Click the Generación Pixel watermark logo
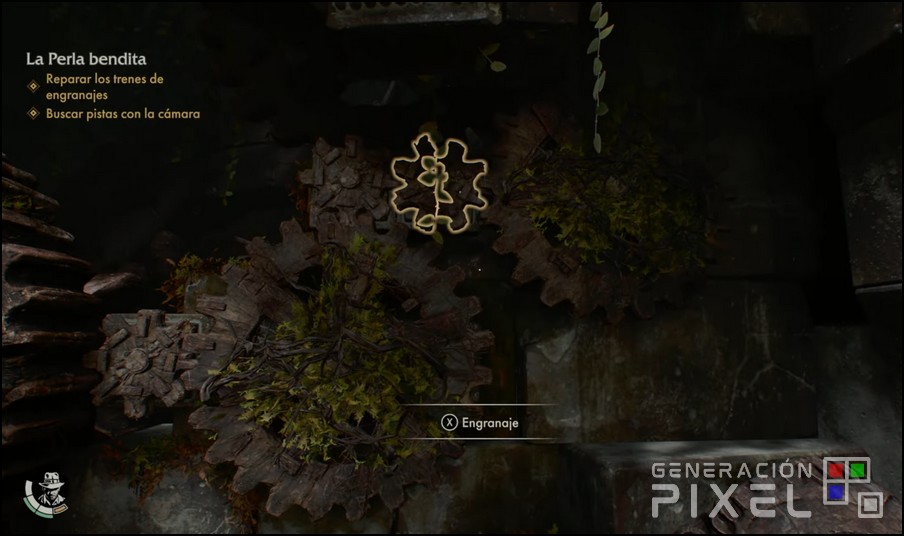The height and width of the screenshot is (536, 904). click(767, 487)
